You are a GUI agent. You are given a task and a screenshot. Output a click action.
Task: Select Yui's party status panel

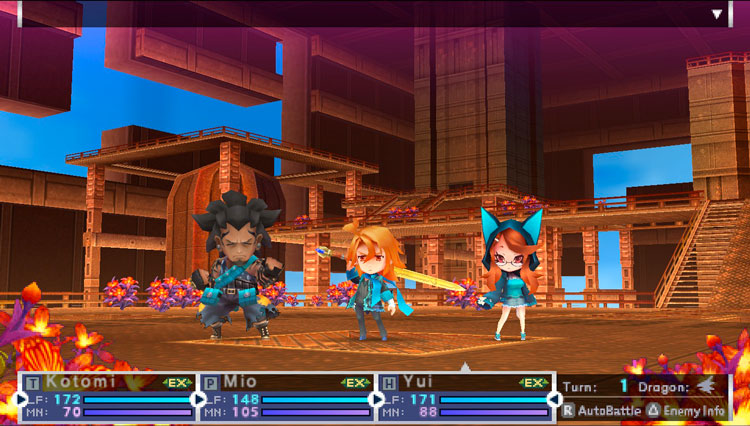coord(464,396)
